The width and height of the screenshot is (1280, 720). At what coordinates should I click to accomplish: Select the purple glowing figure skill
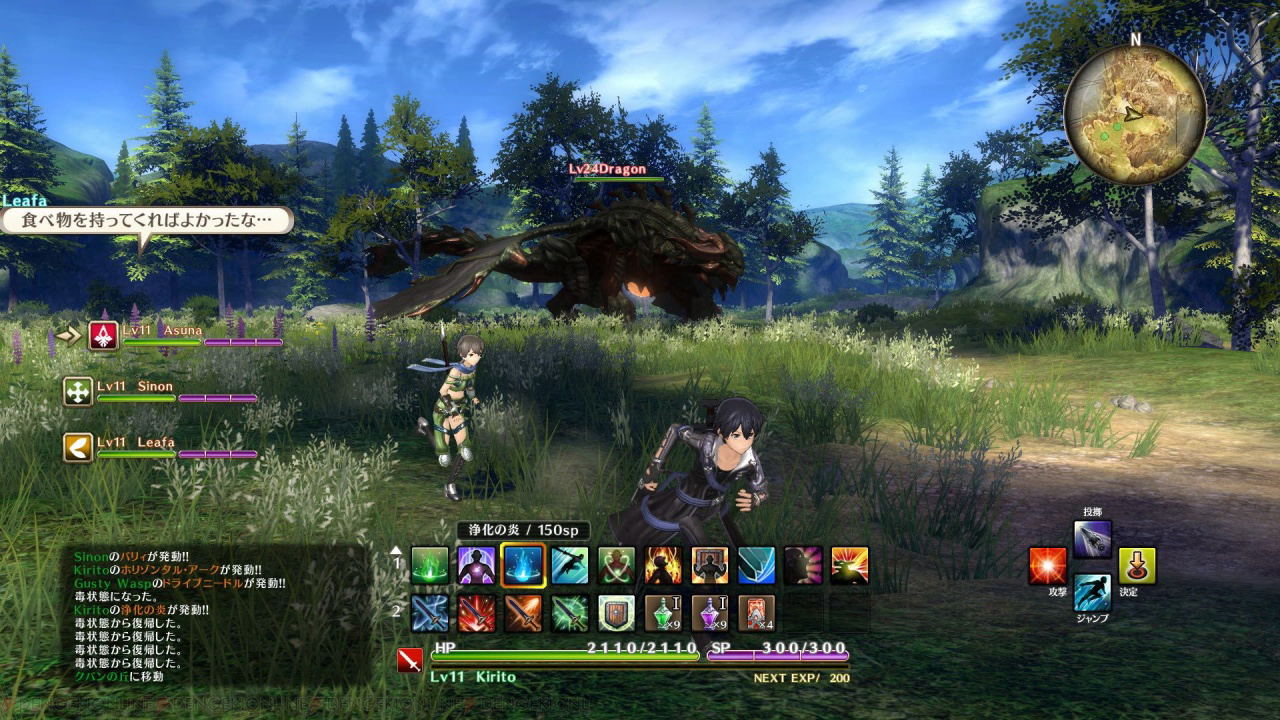[477, 565]
